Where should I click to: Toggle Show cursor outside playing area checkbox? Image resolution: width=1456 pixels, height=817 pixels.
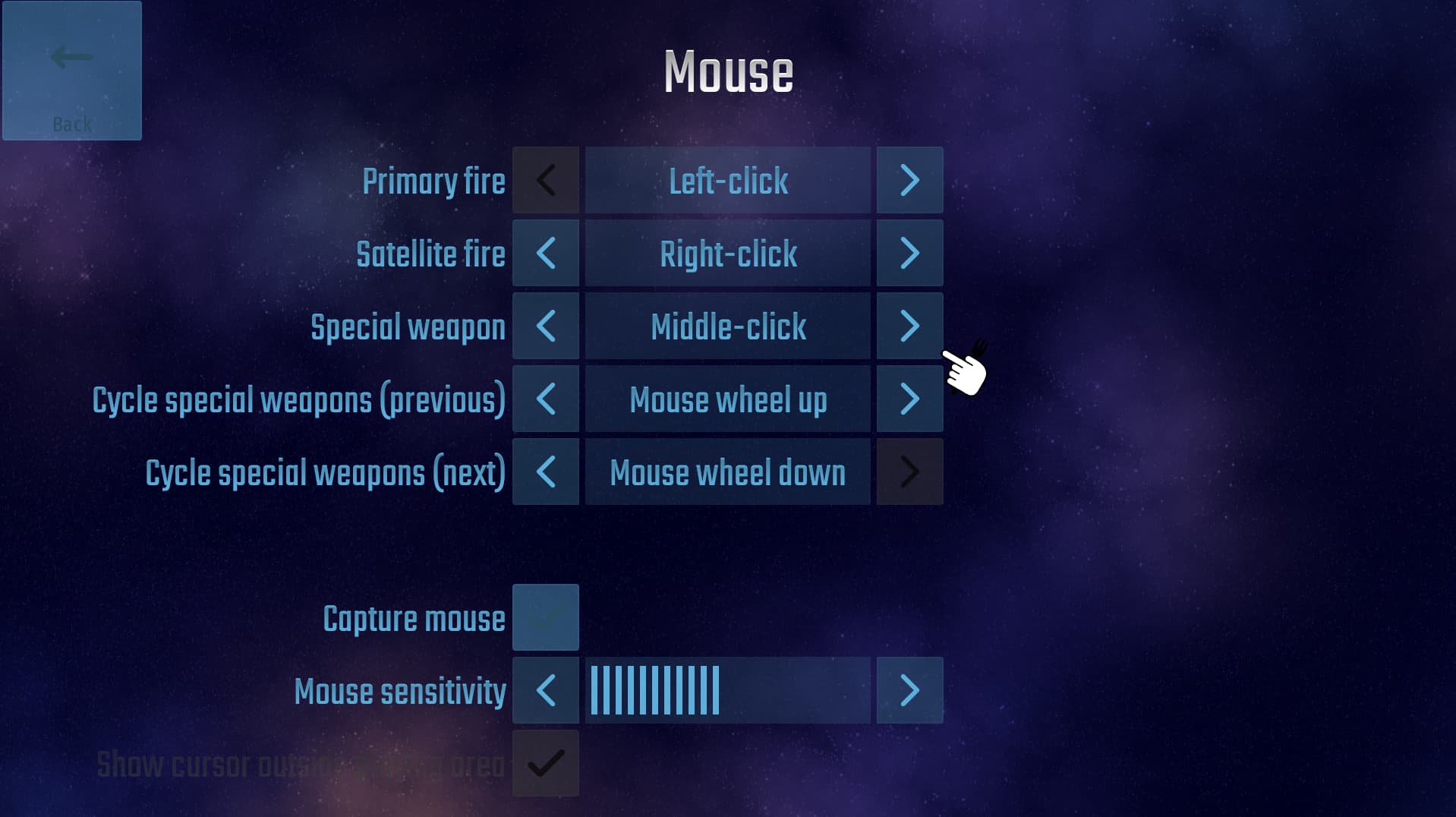point(545,763)
